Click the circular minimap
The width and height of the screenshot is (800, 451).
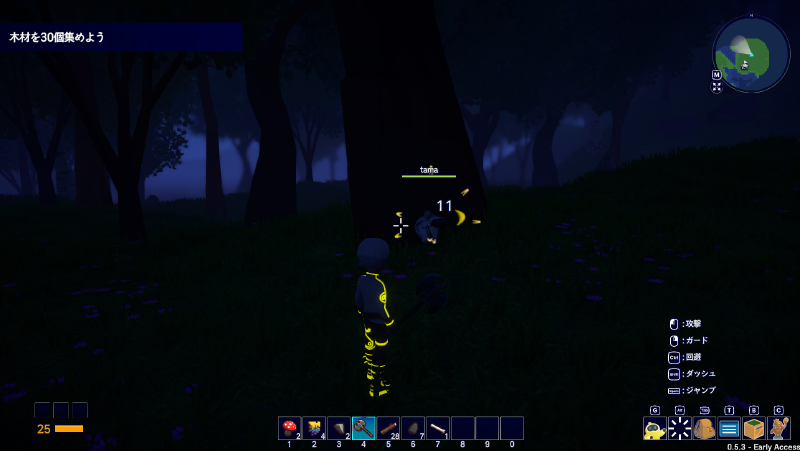751,54
